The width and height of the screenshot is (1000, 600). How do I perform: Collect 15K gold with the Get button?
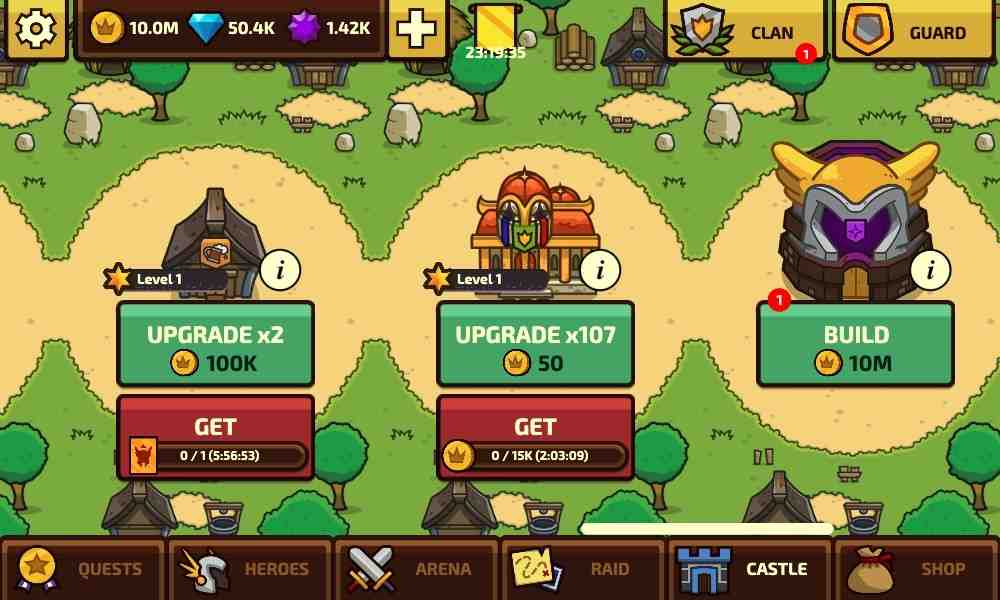coord(535,437)
